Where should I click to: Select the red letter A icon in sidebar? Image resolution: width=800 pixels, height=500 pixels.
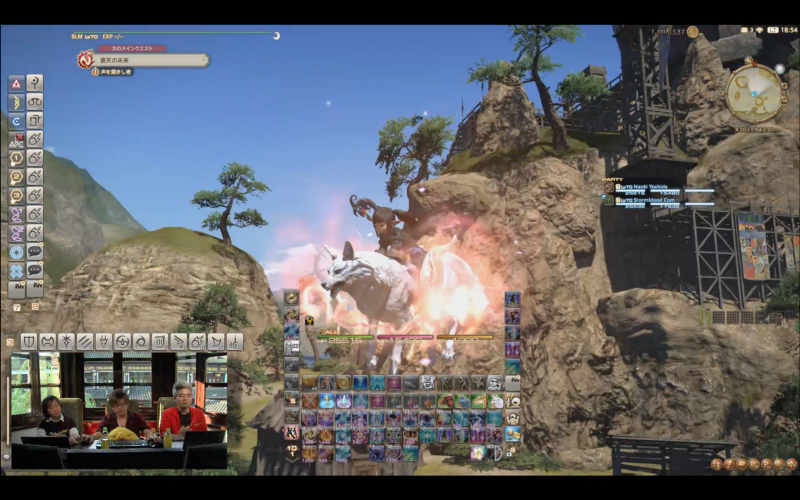(16, 84)
